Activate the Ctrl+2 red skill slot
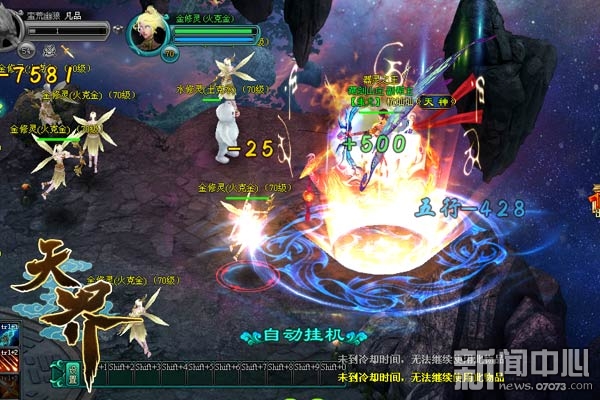This screenshot has height=400, width=600. point(10,360)
